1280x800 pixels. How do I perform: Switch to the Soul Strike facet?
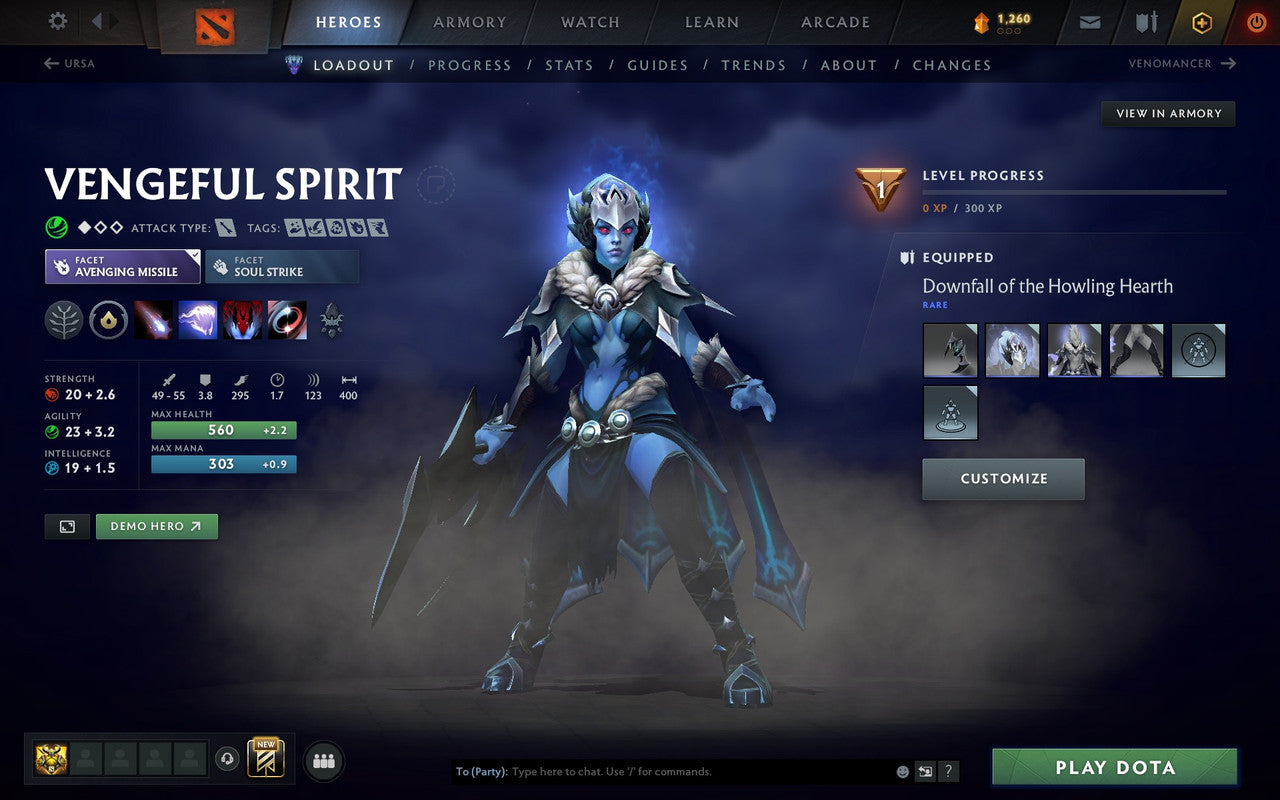pos(281,266)
